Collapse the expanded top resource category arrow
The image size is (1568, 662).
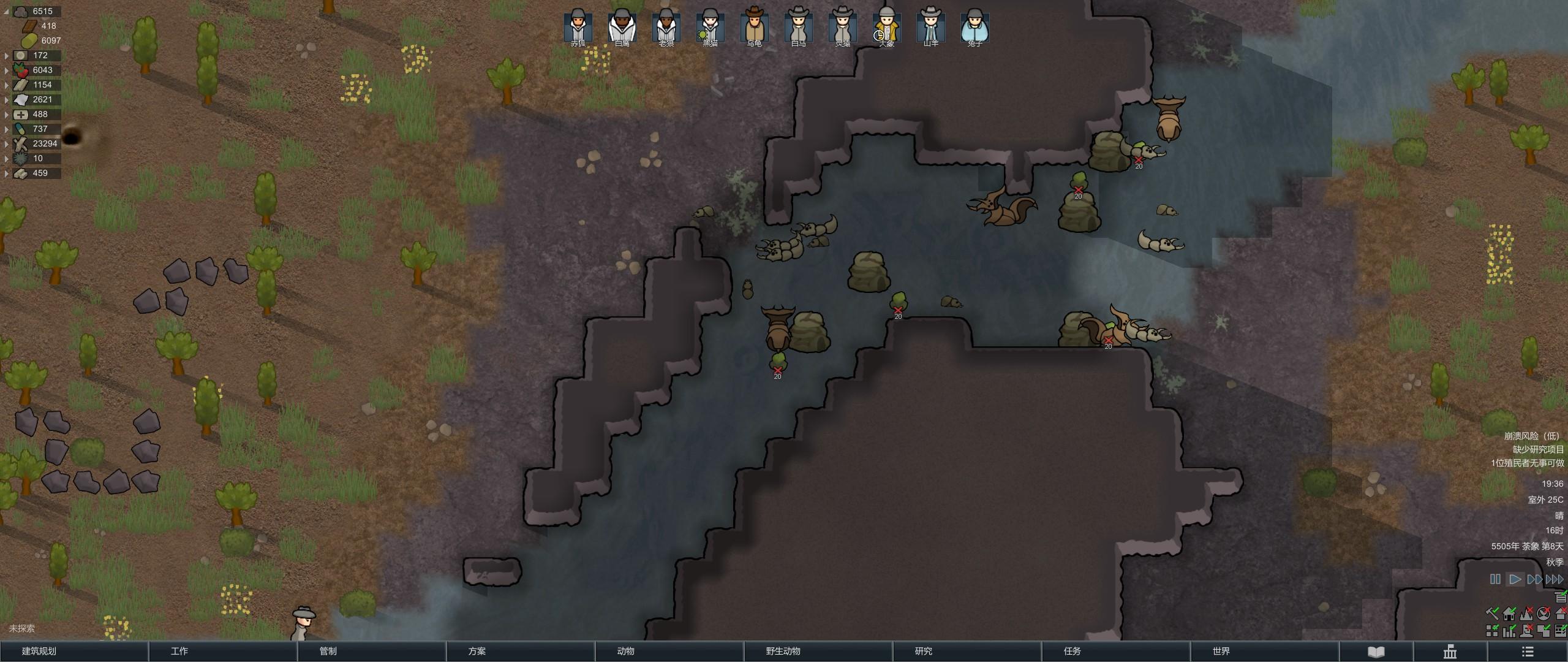[x=7, y=11]
